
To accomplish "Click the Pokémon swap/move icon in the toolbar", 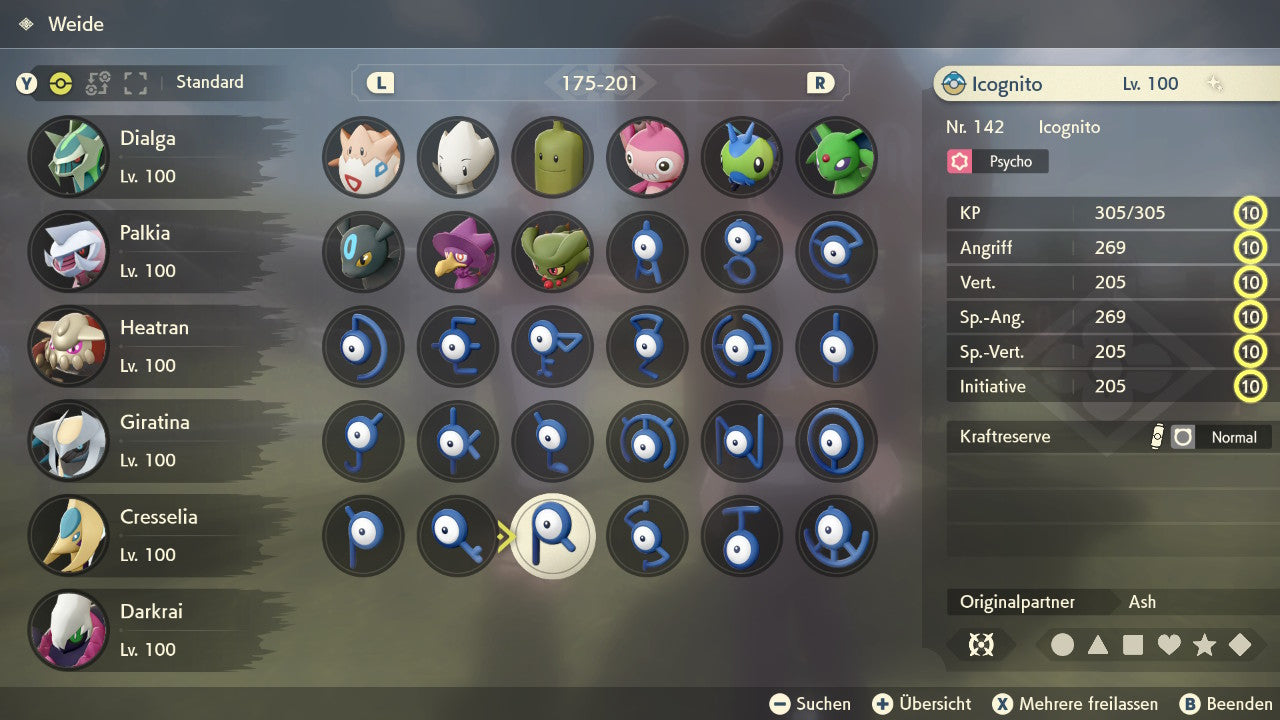I will point(97,84).
